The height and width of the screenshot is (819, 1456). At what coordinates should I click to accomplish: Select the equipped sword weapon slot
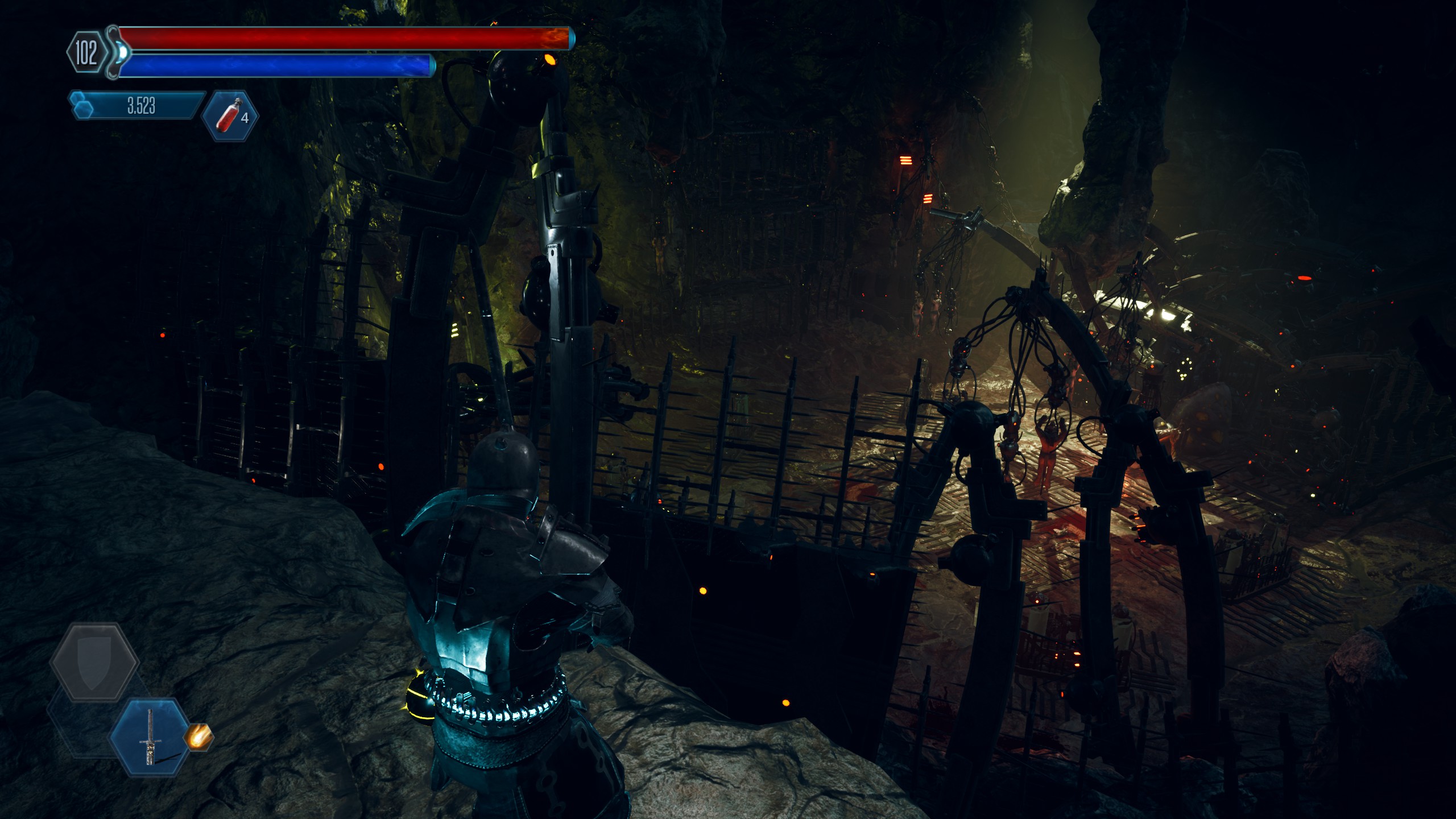point(150,737)
